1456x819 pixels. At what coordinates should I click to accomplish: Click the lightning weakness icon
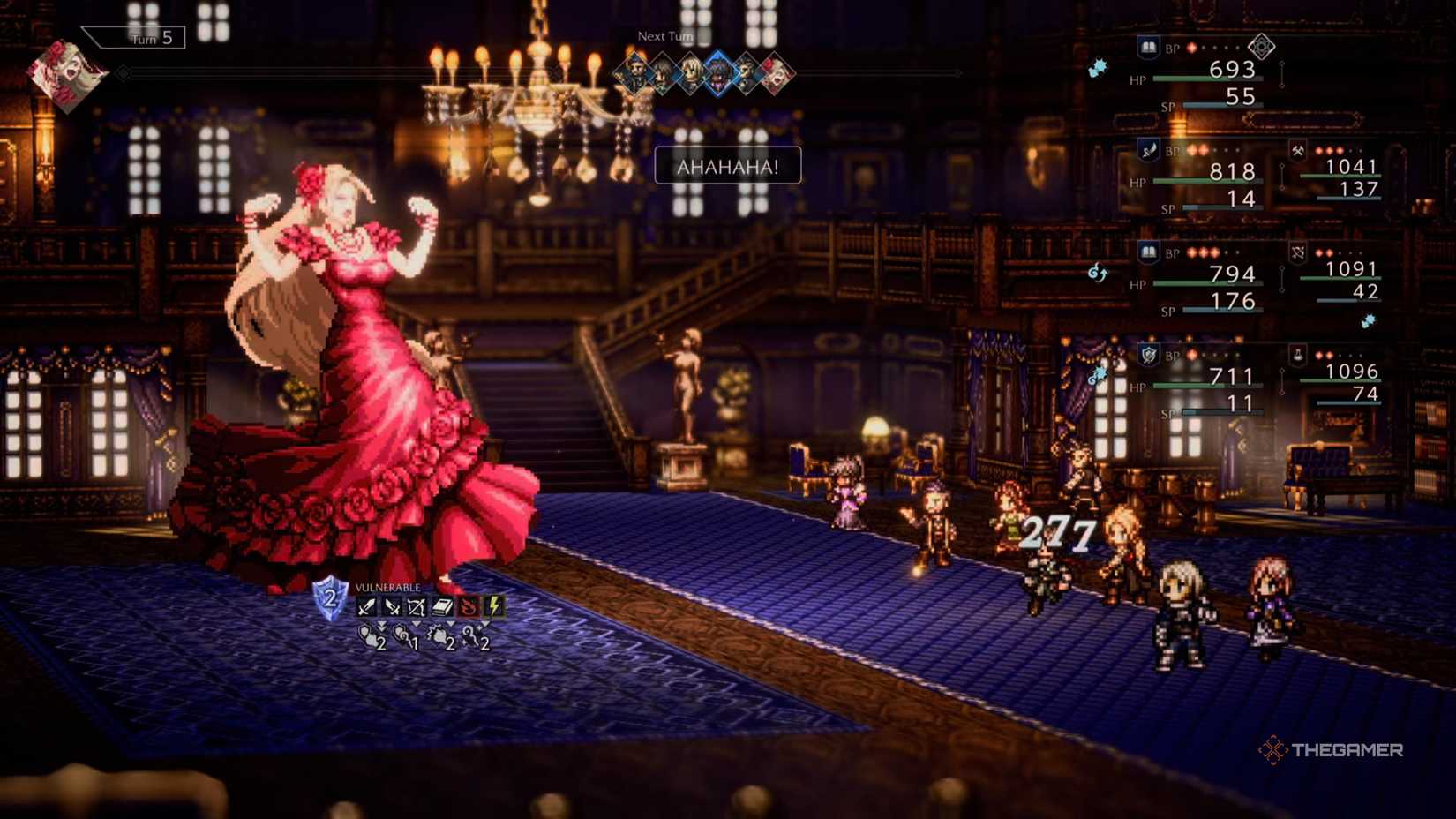click(x=493, y=606)
